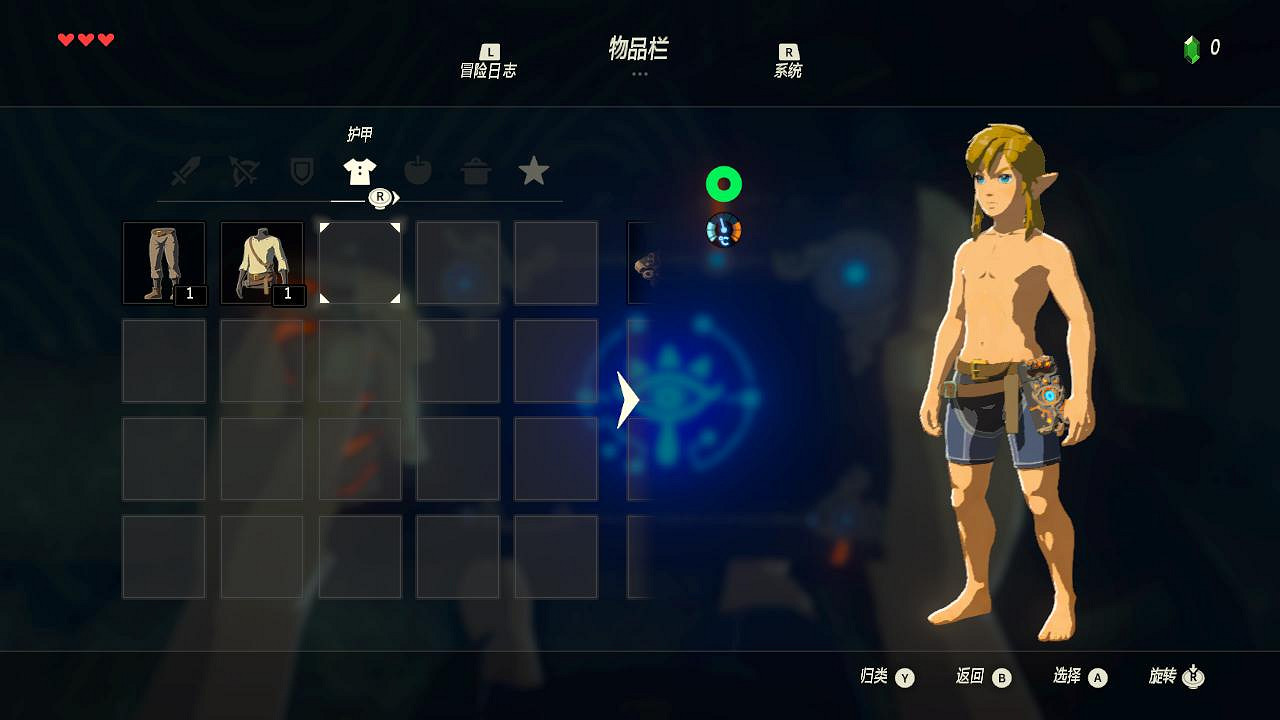Image resolution: width=1280 pixels, height=720 pixels.
Task: Open the key items star category icon
Action: tap(534, 171)
